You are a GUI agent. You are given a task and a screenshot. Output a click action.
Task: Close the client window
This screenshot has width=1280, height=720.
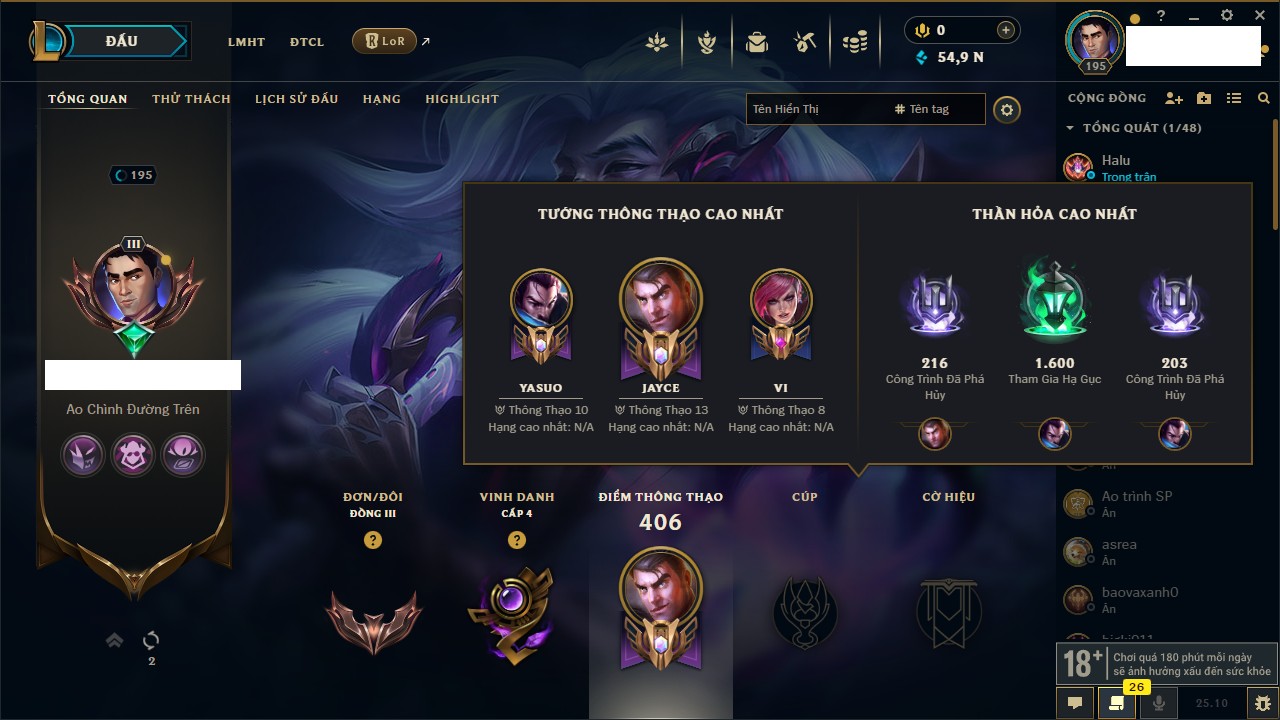1257,15
